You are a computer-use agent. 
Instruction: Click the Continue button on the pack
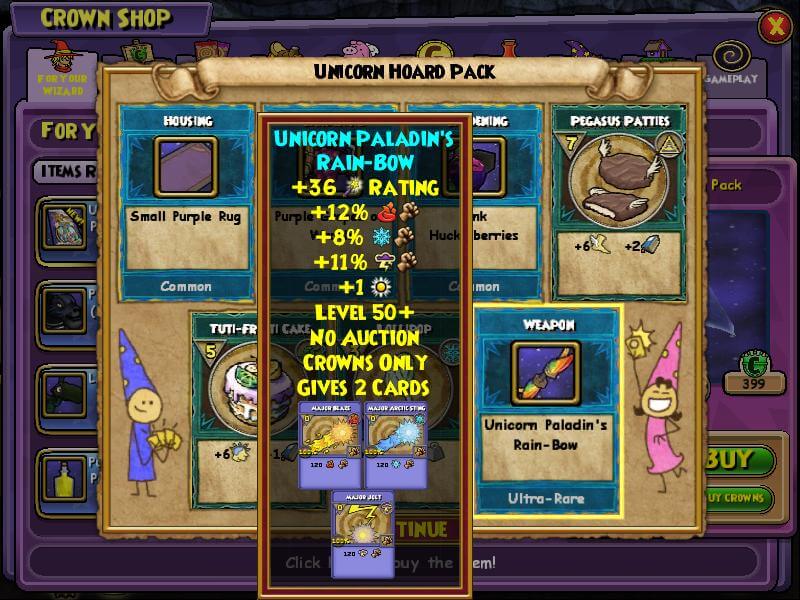pyautogui.click(x=420, y=527)
